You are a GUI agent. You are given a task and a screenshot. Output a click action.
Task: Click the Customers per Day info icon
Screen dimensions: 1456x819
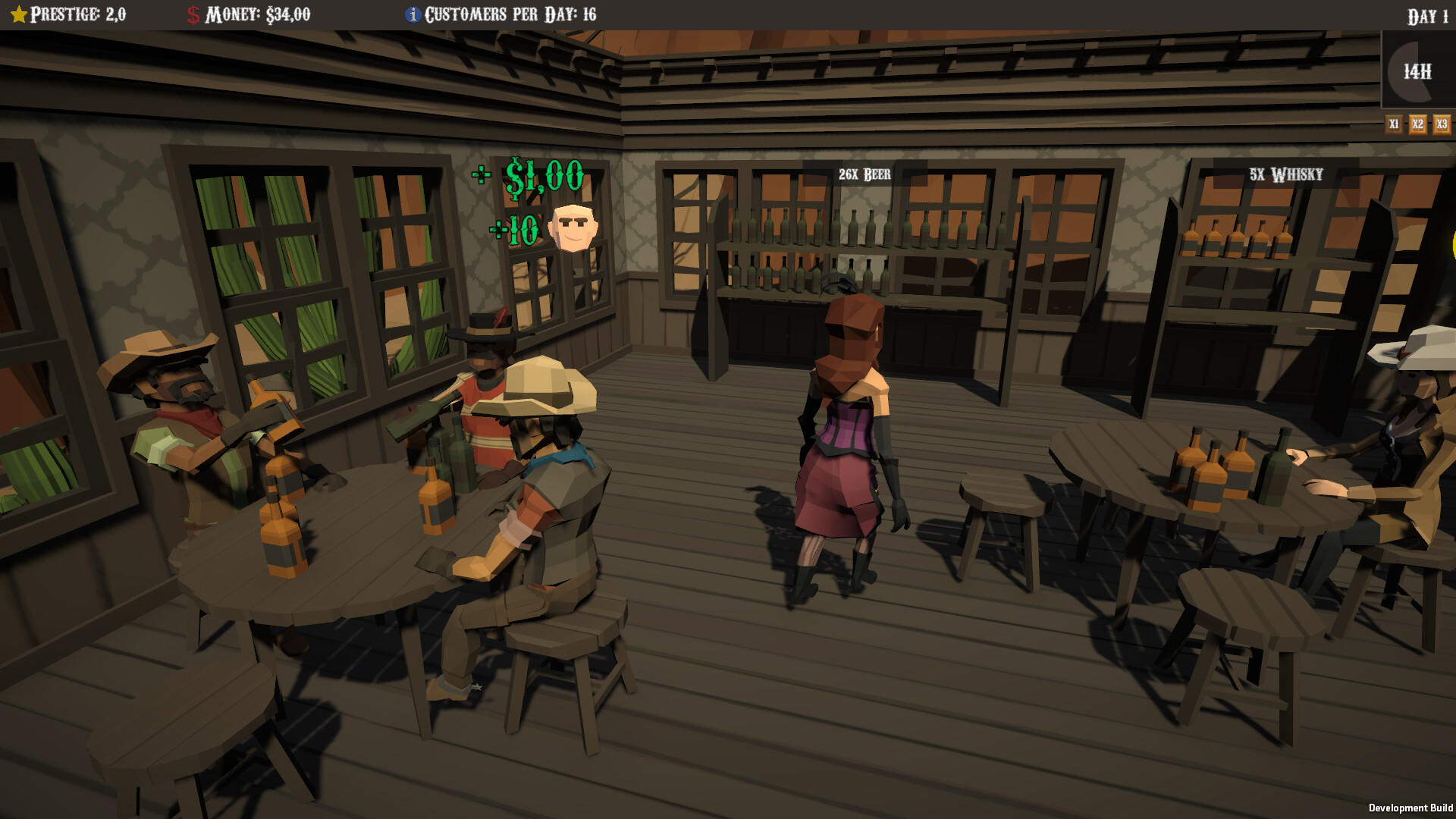pyautogui.click(x=413, y=14)
